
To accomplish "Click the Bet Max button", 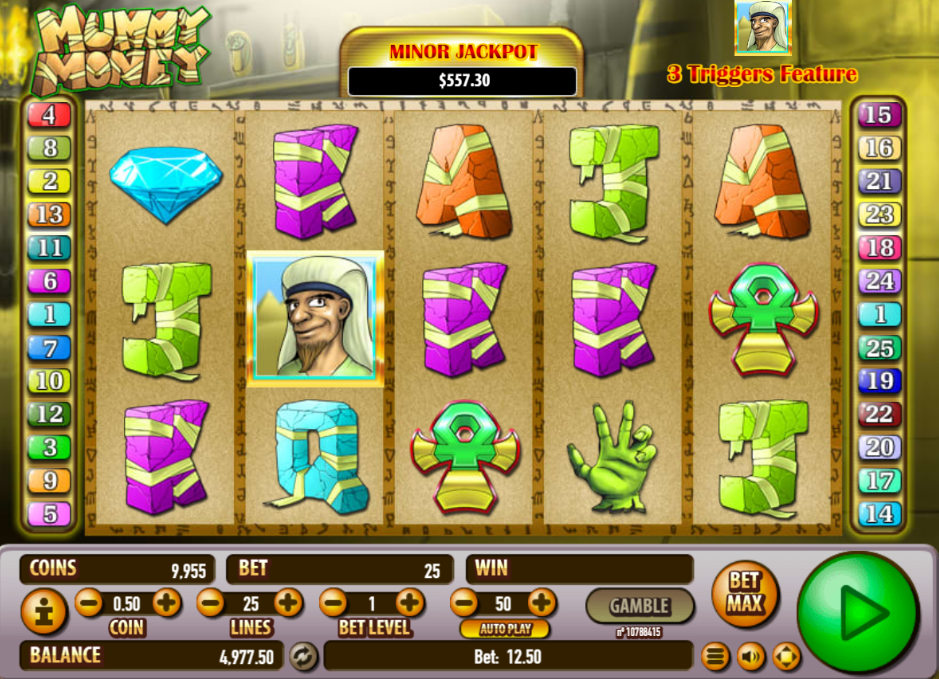I will [744, 593].
